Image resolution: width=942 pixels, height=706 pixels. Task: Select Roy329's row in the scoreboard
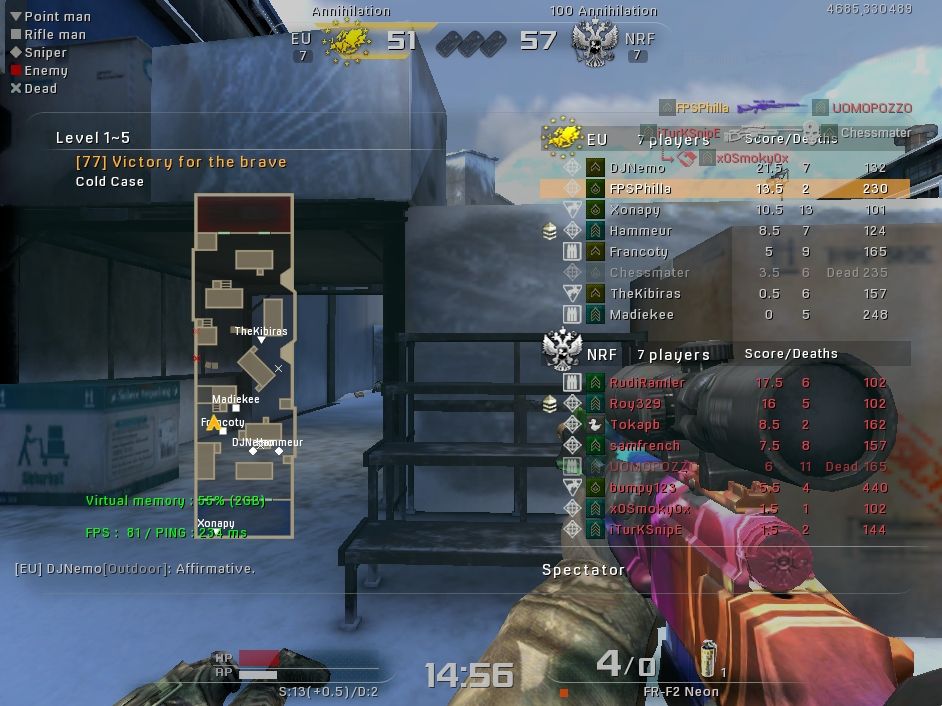tap(725, 404)
